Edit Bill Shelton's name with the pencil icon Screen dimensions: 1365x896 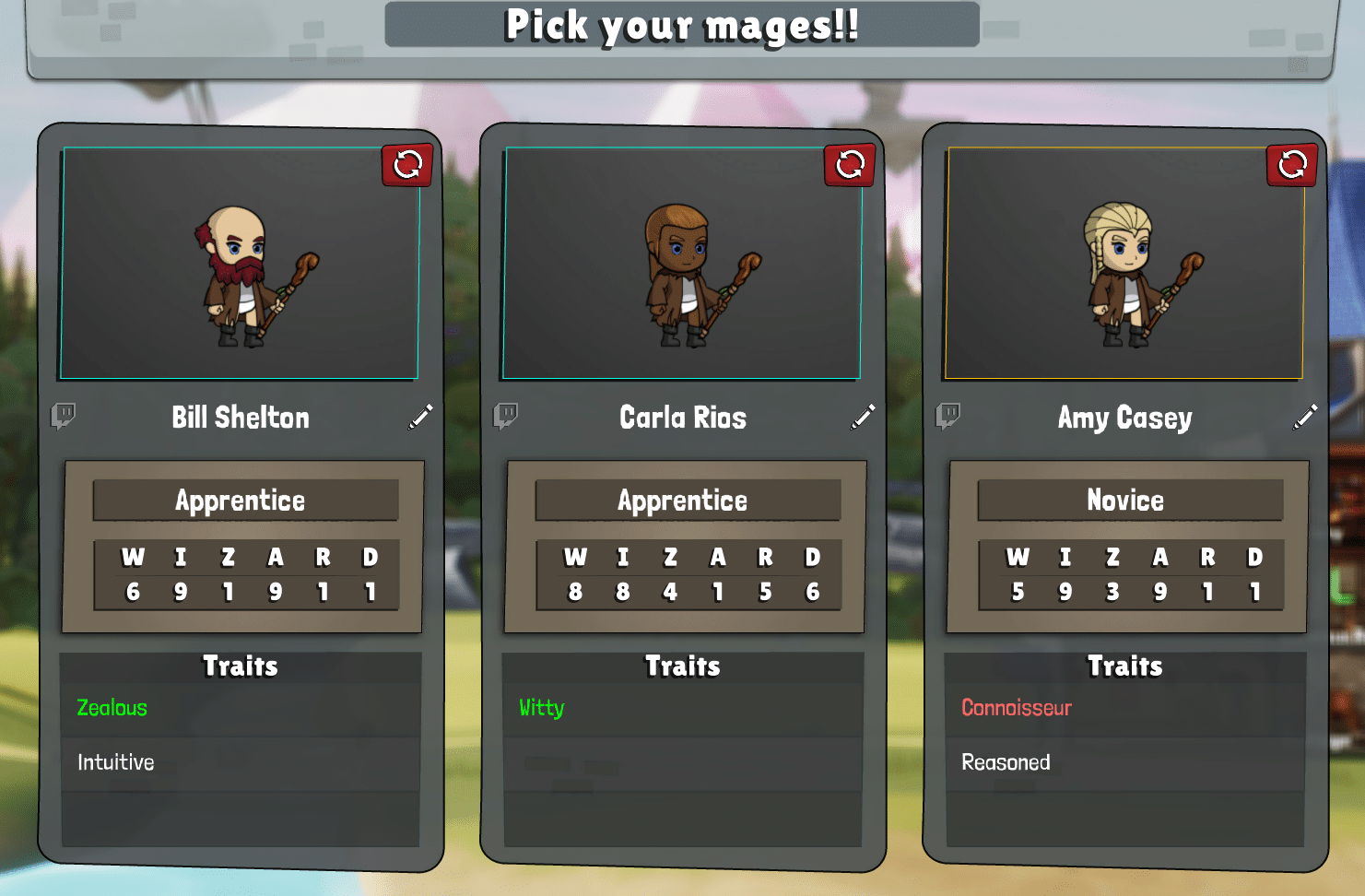point(420,417)
